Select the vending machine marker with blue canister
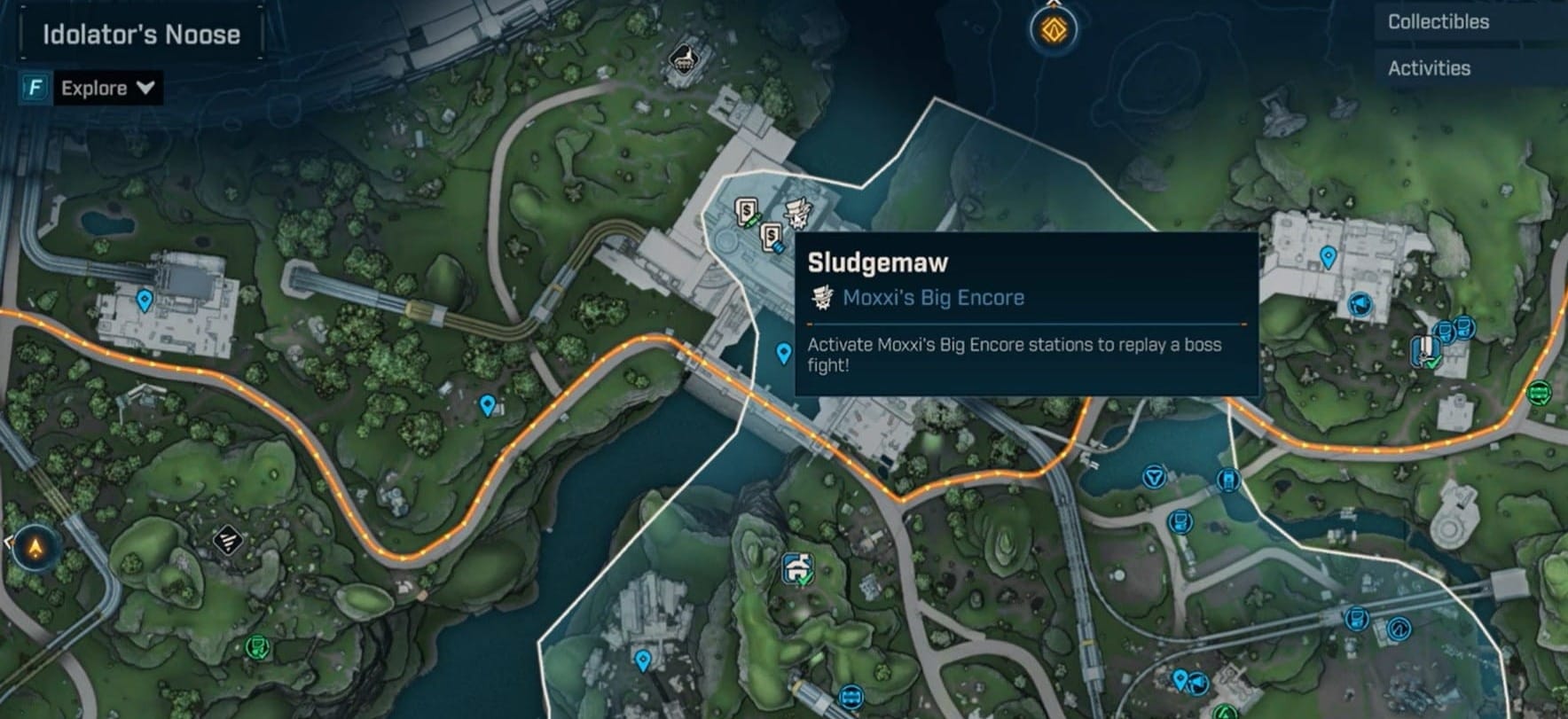The height and width of the screenshot is (719, 1568). coord(772,237)
